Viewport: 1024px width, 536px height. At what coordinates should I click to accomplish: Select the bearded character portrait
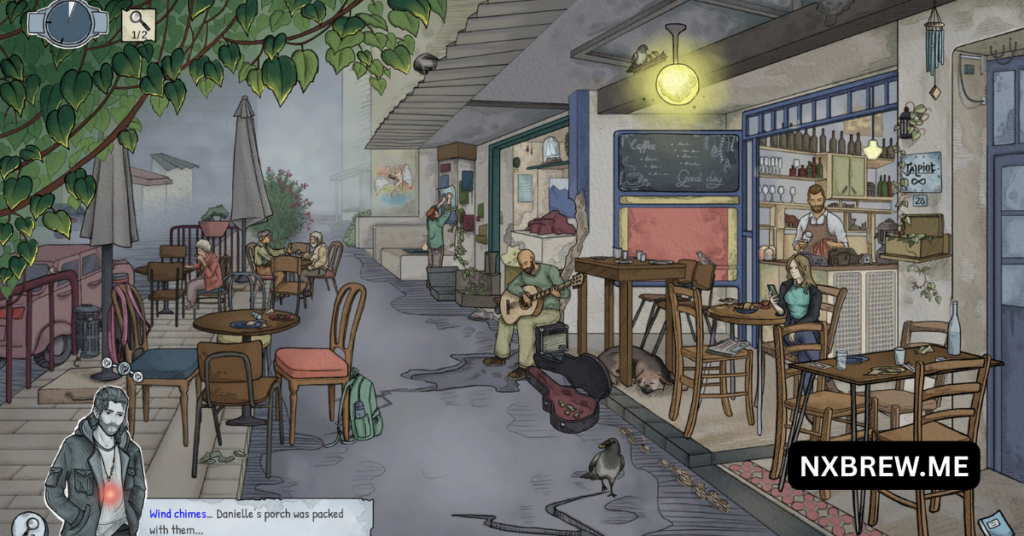coord(98,460)
